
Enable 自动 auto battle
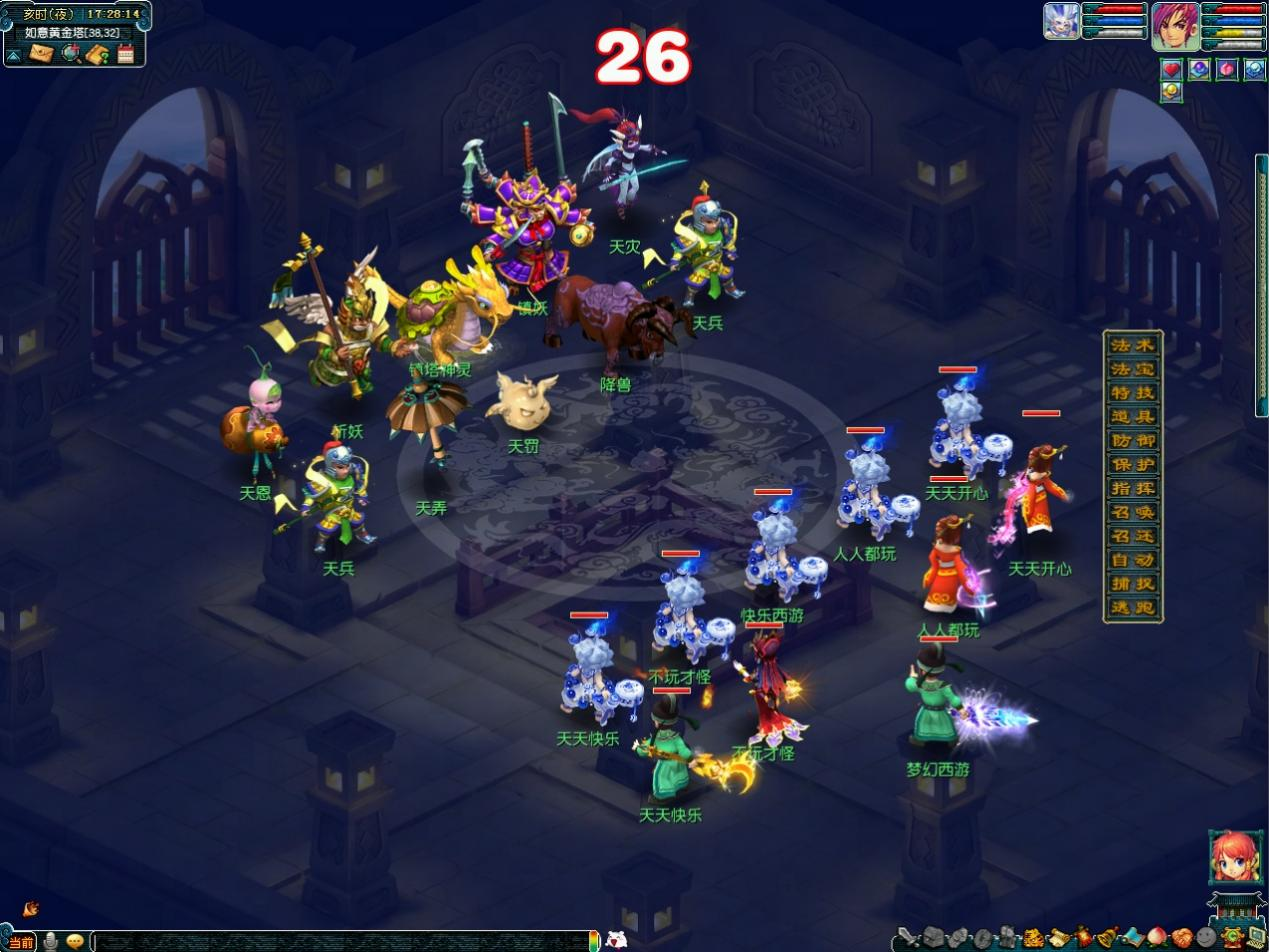click(x=1133, y=561)
